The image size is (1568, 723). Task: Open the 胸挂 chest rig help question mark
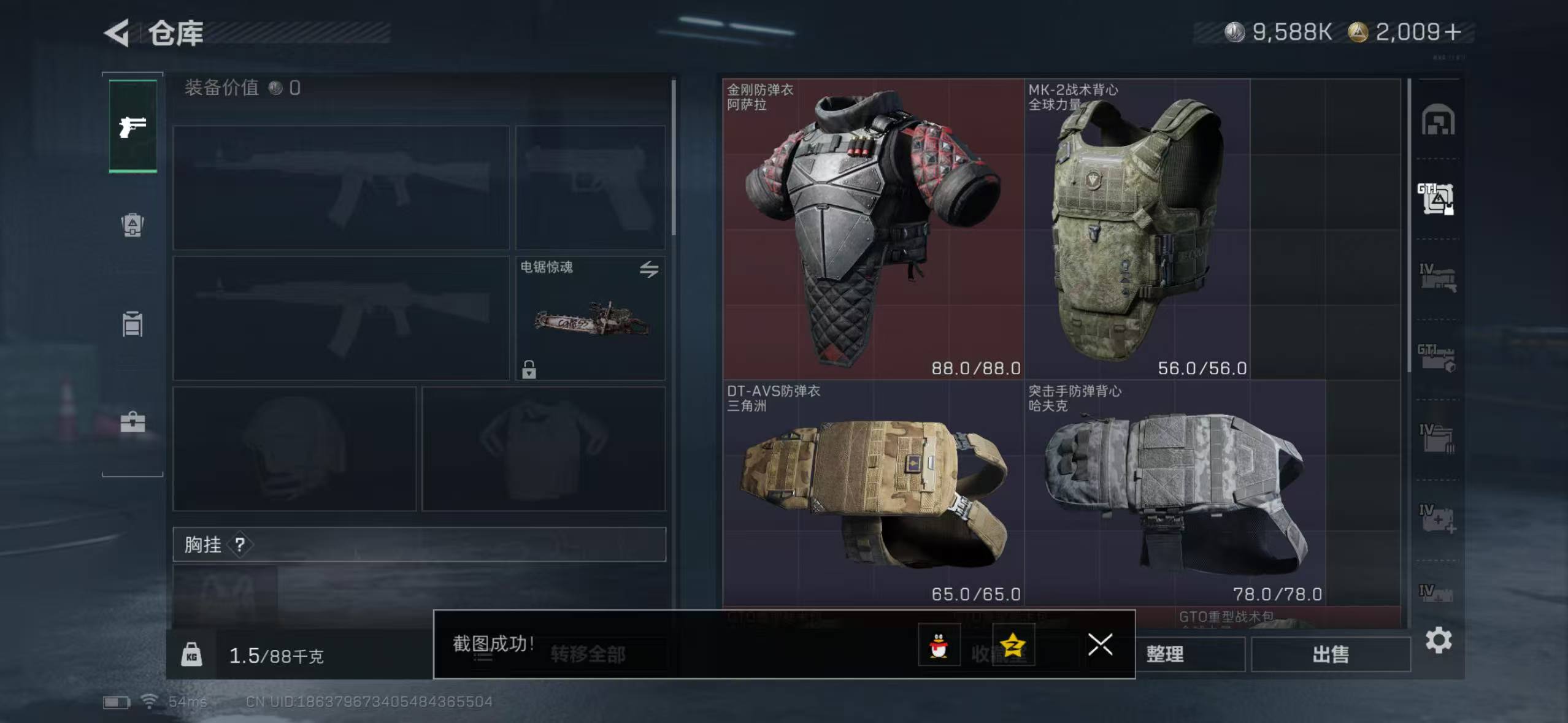(239, 545)
